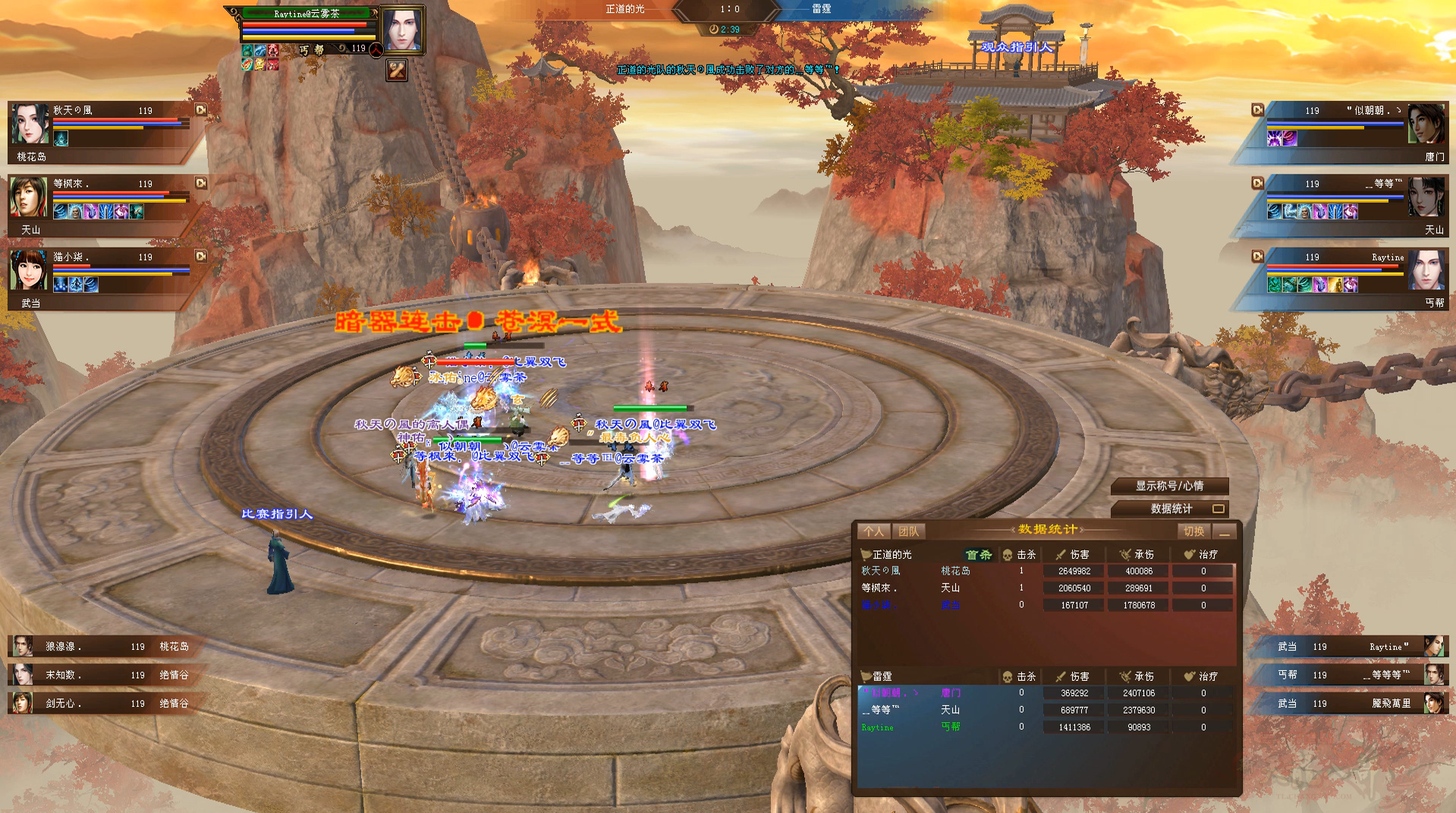Minimize the 数据统计 panel
1456x813 pixels.
click(x=1224, y=532)
